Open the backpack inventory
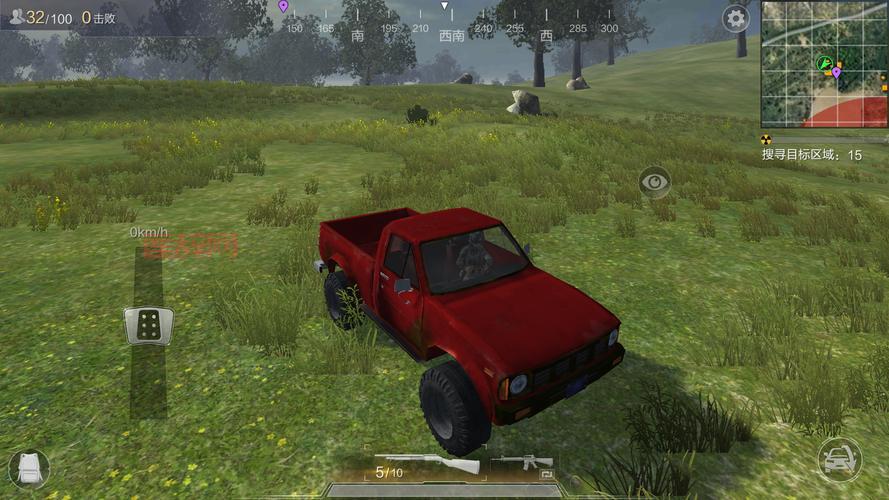The image size is (889, 500). 28,468
